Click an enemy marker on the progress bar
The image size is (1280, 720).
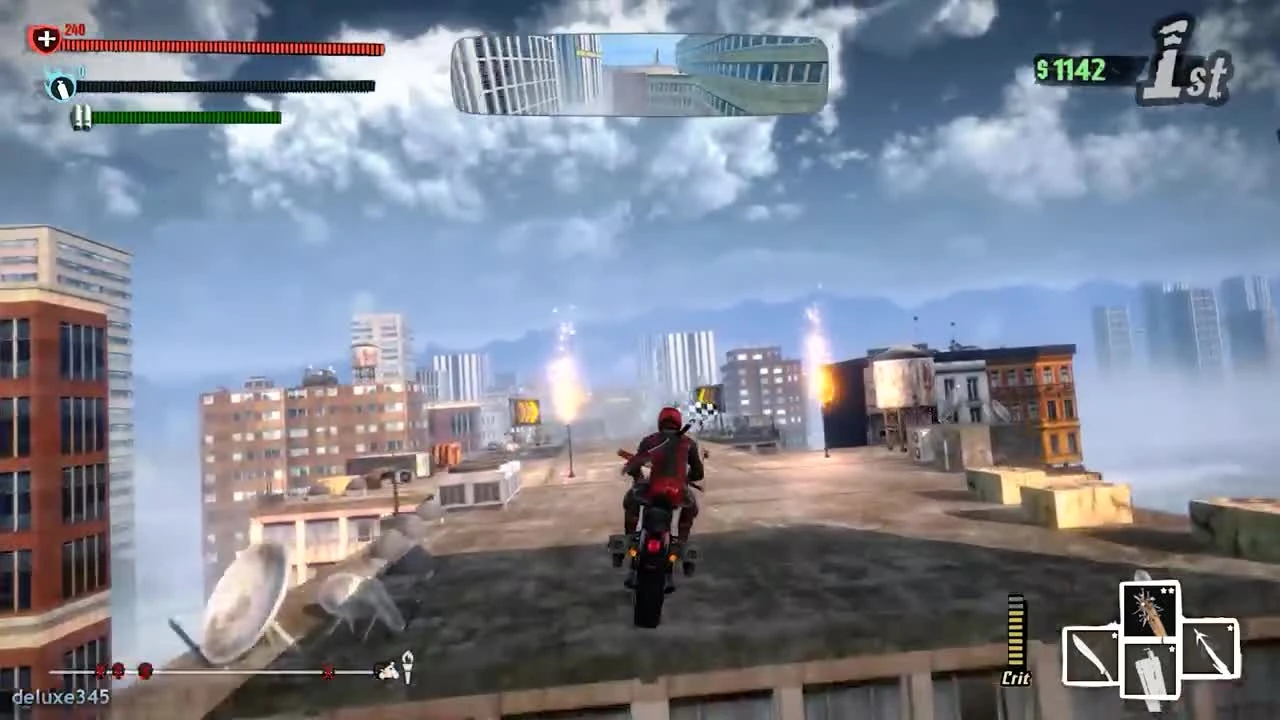pyautogui.click(x=145, y=673)
